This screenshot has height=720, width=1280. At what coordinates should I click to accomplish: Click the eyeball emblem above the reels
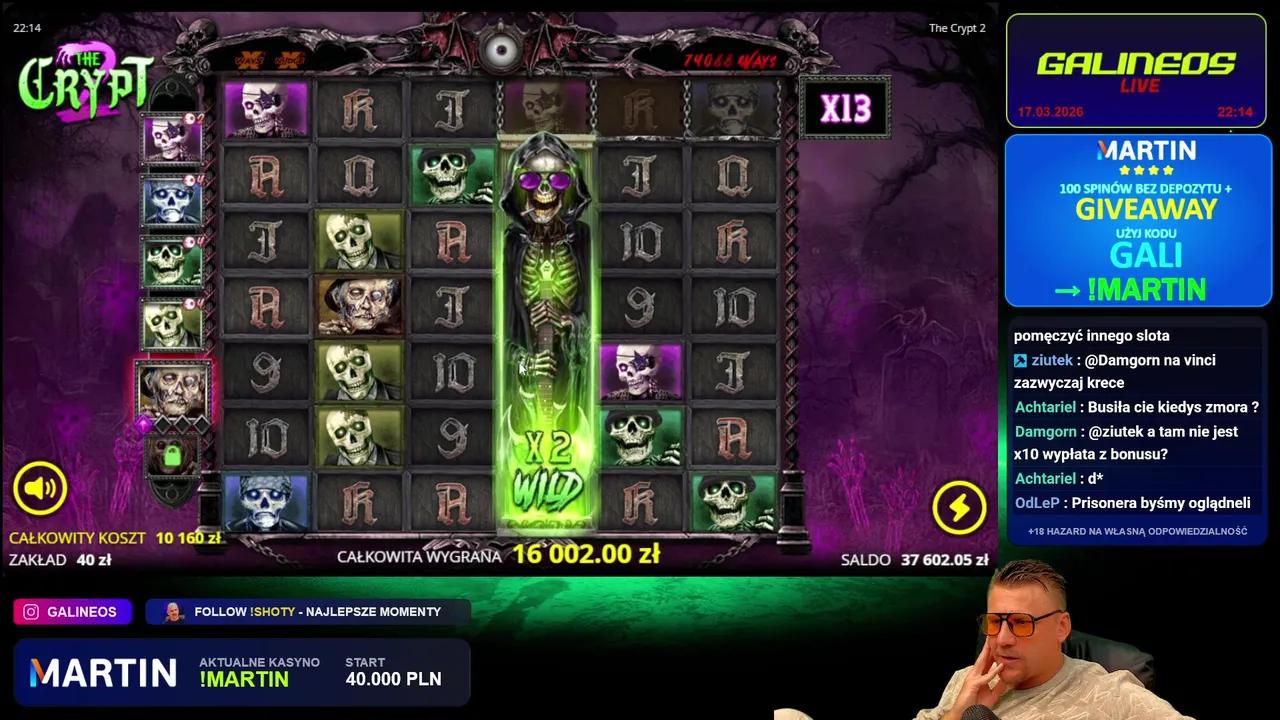pyautogui.click(x=501, y=52)
